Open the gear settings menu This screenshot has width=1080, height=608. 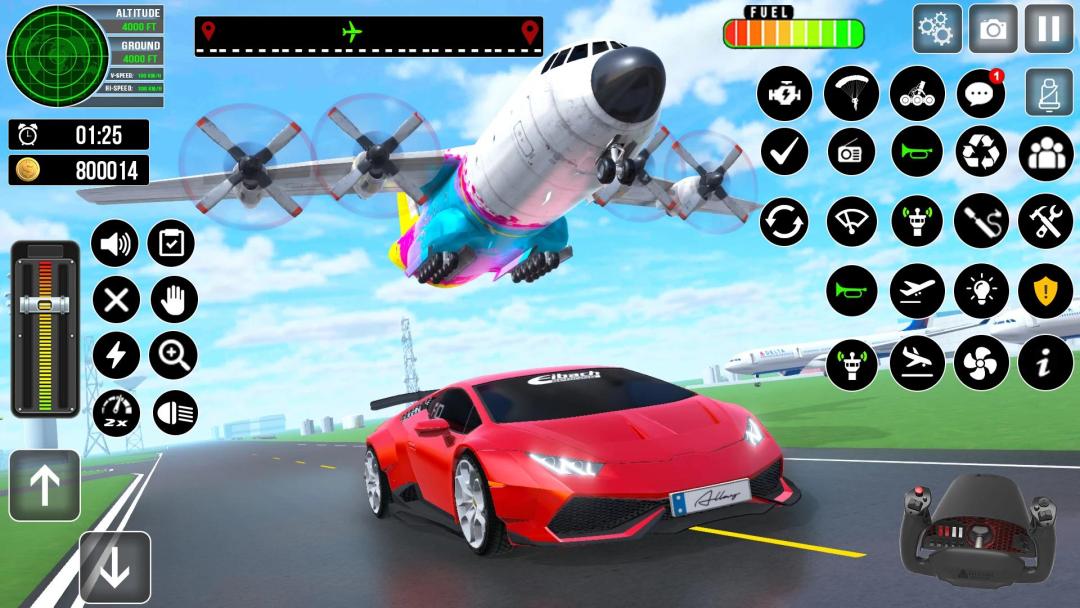pyautogui.click(x=937, y=29)
